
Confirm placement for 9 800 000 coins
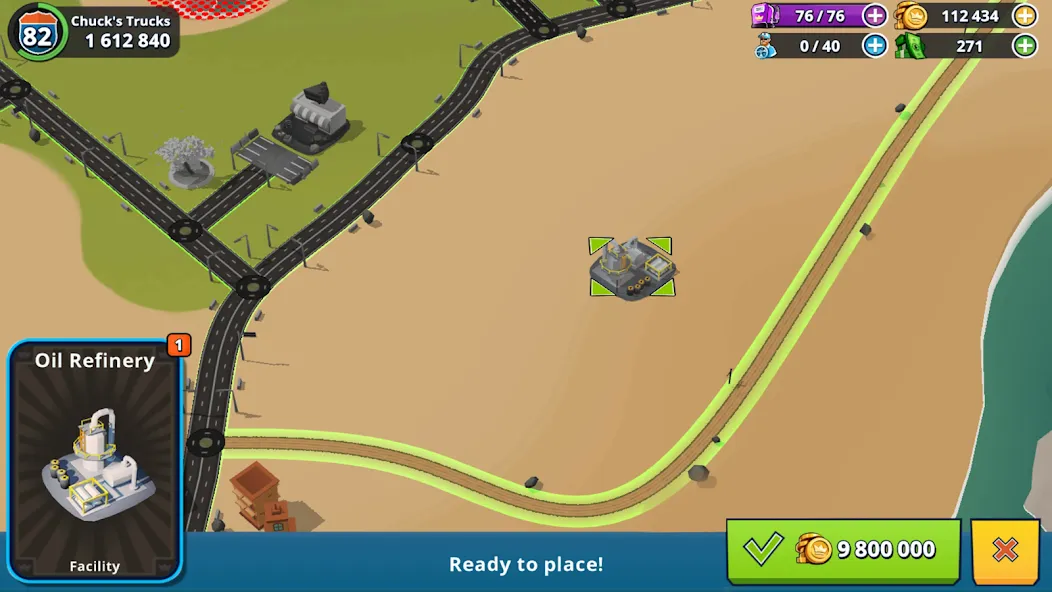tap(843, 549)
